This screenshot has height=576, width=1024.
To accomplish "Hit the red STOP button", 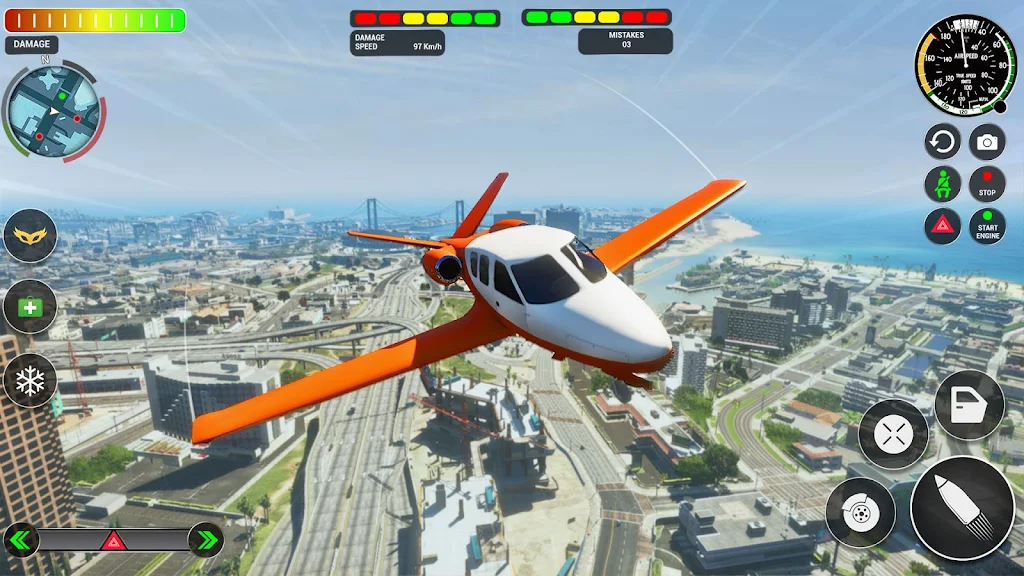I will pyautogui.click(x=987, y=185).
